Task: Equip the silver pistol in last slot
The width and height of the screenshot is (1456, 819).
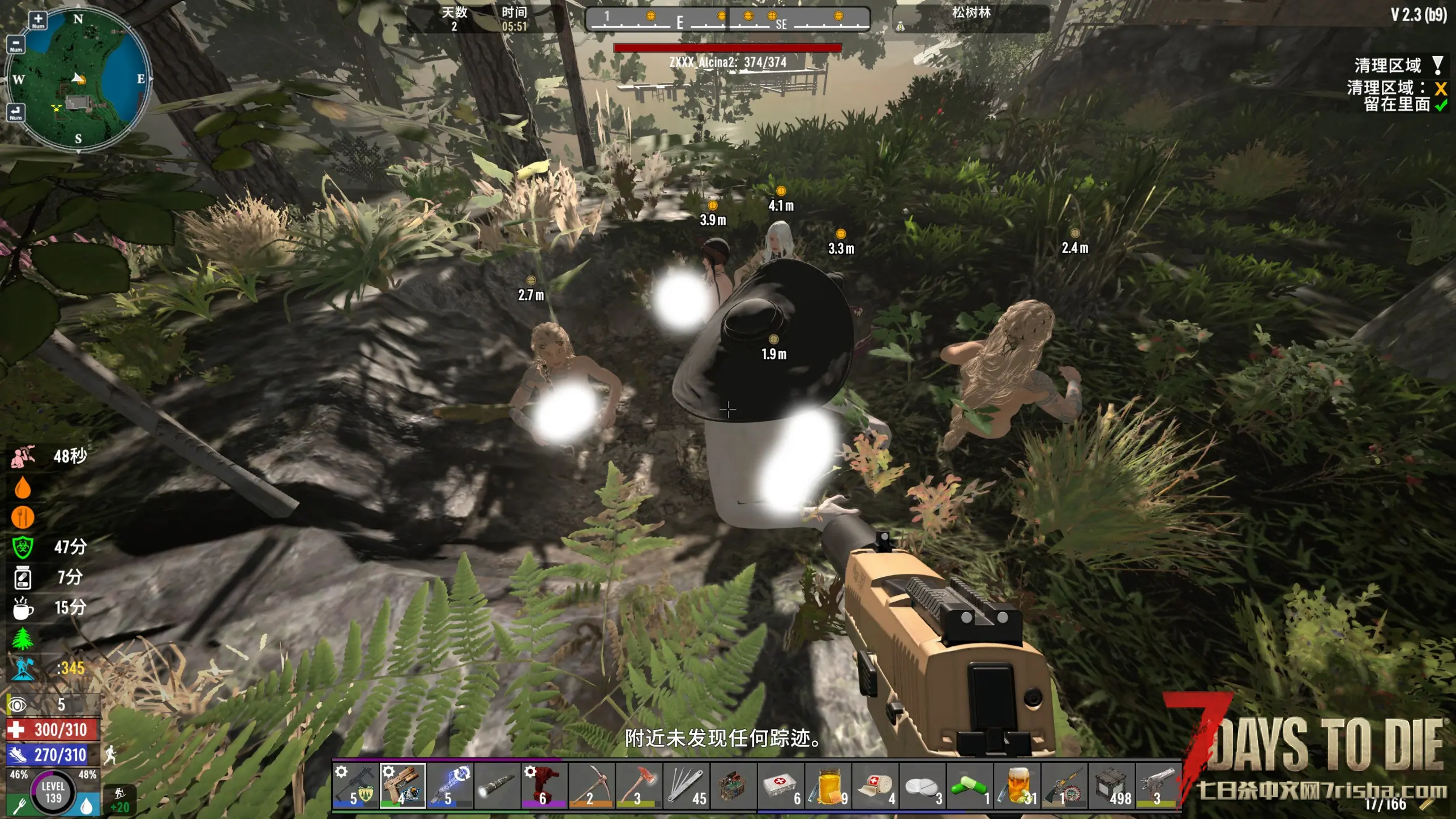Action: [1158, 786]
